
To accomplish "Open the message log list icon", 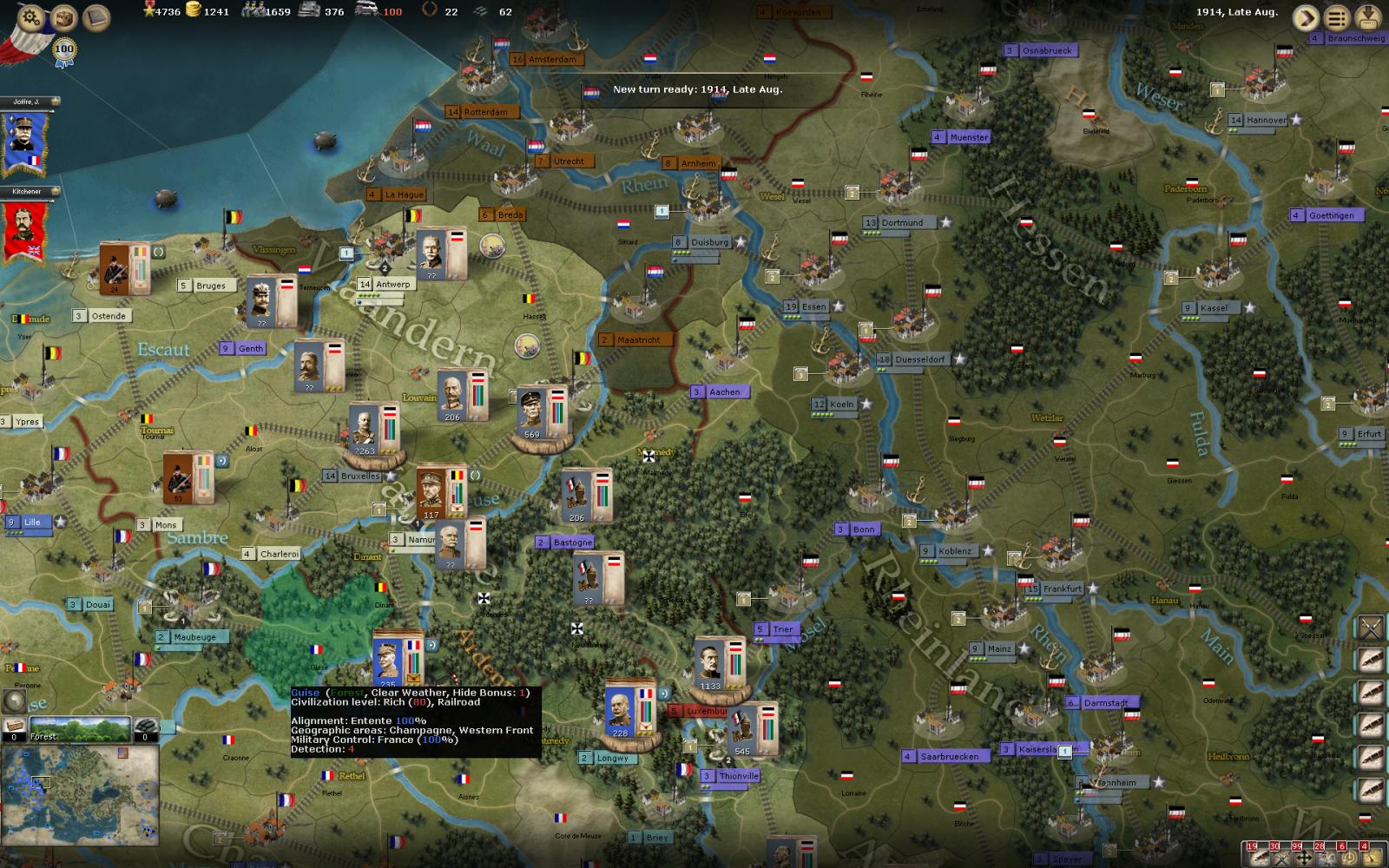I will [1338, 16].
